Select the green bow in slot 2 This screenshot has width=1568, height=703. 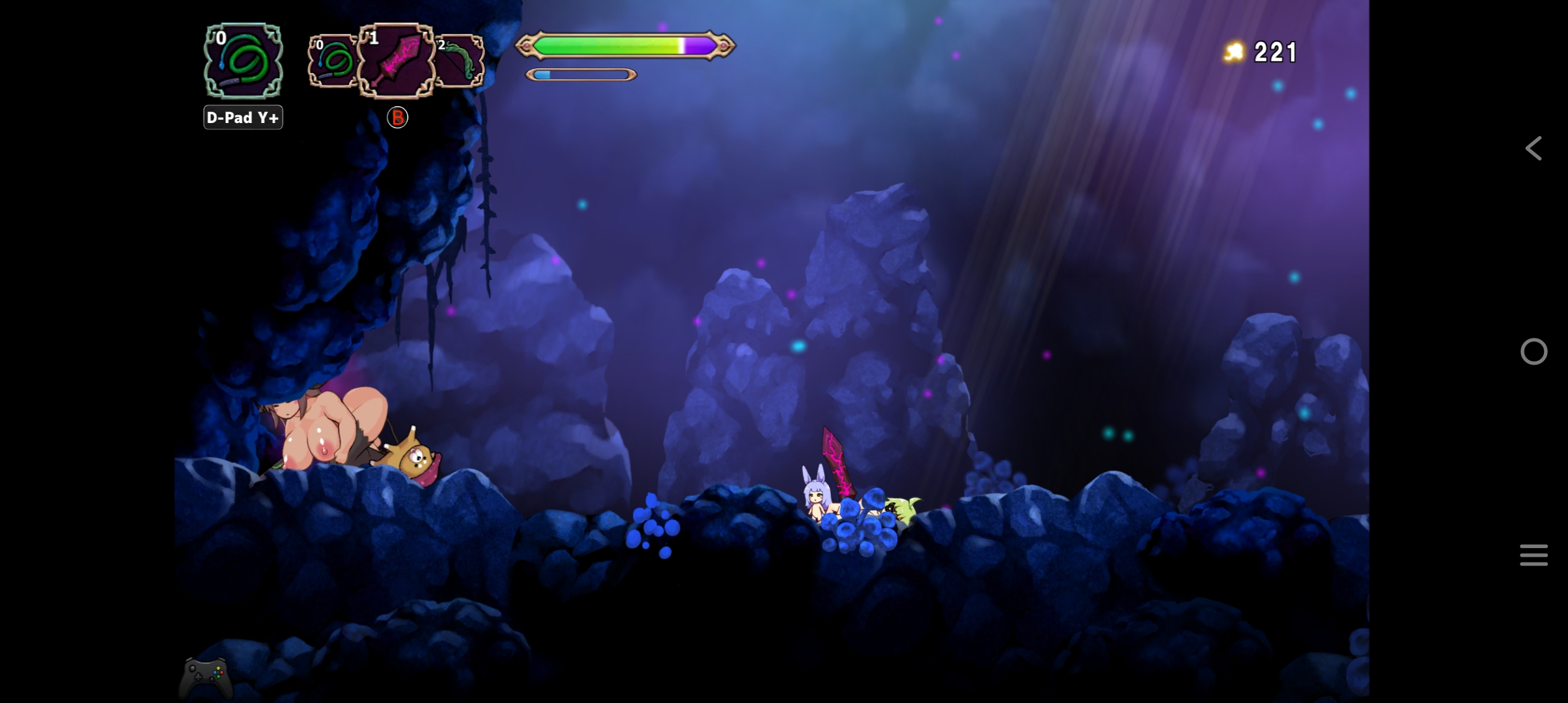(x=459, y=62)
